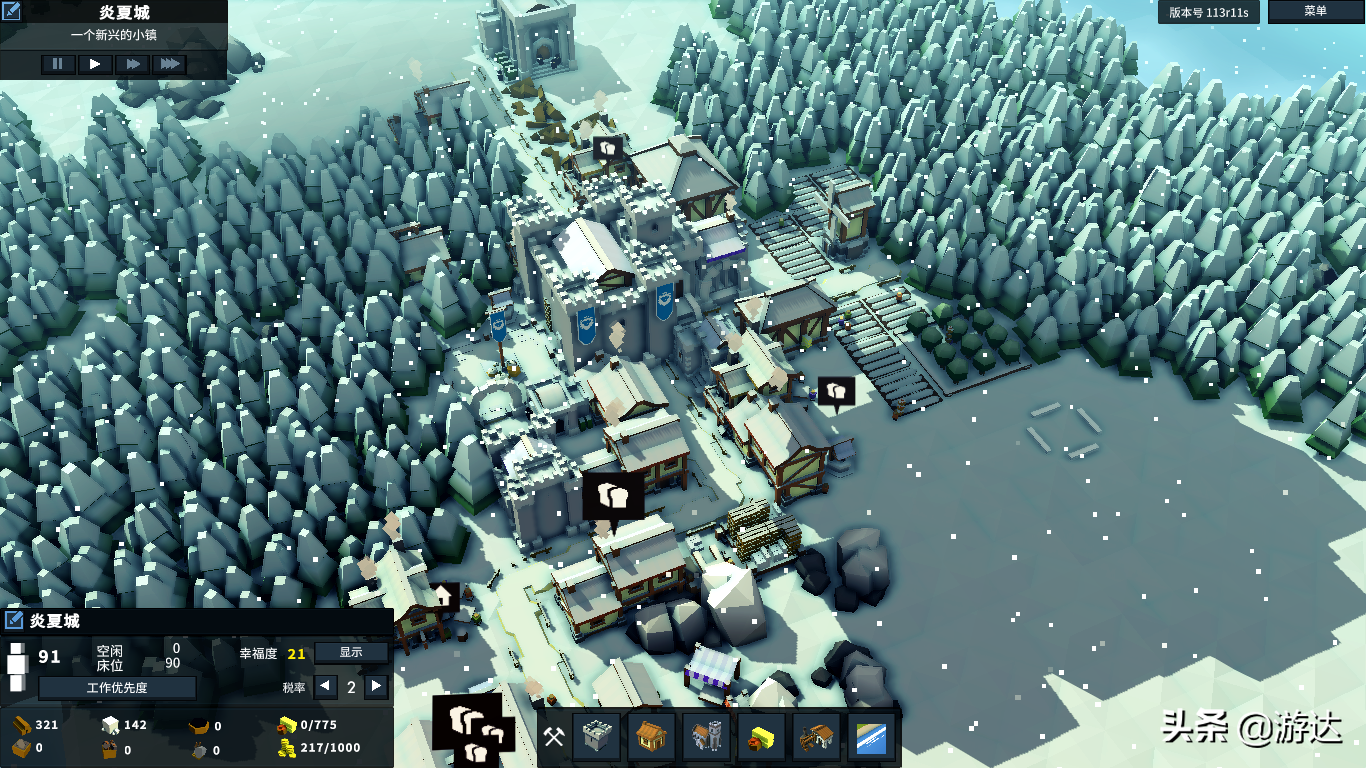This screenshot has height=768, width=1366.
Task: Open the 菜单 menu
Action: pos(1315,11)
